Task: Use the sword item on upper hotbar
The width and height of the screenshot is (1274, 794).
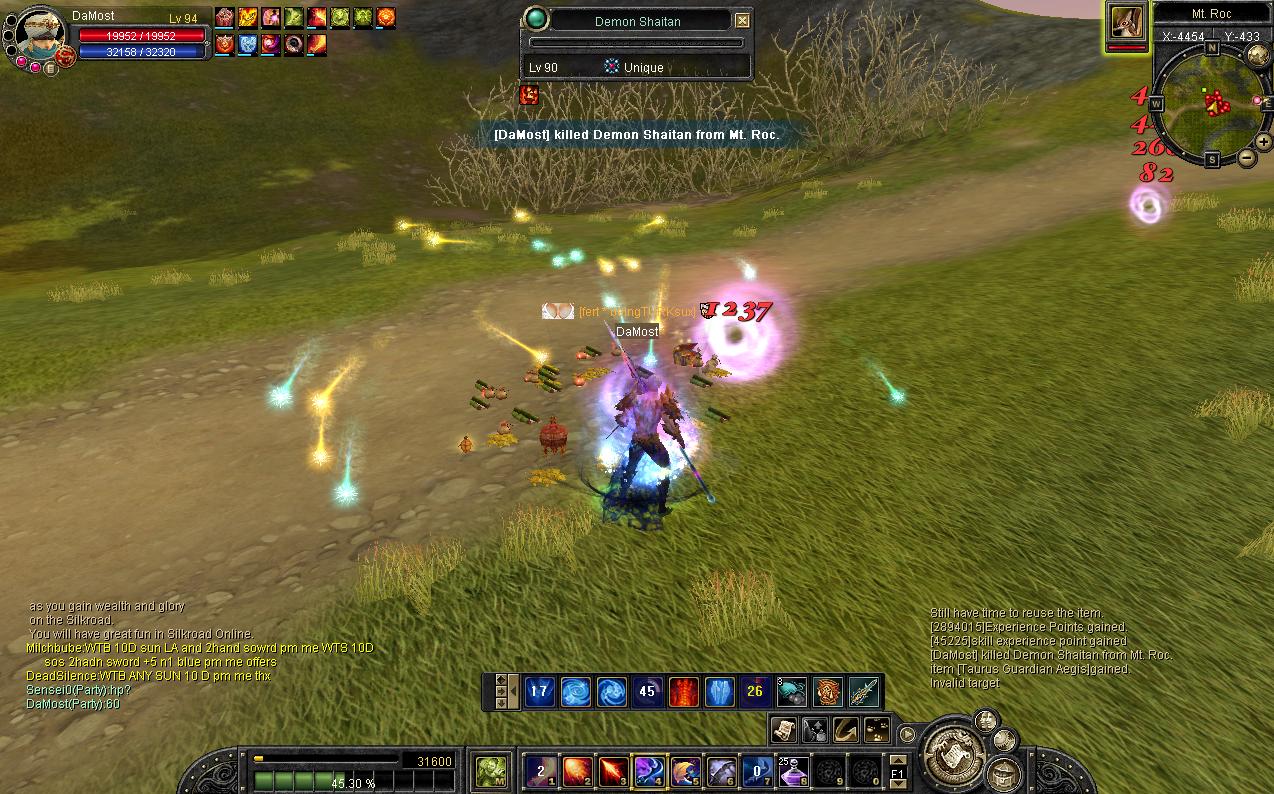Action: (864, 691)
